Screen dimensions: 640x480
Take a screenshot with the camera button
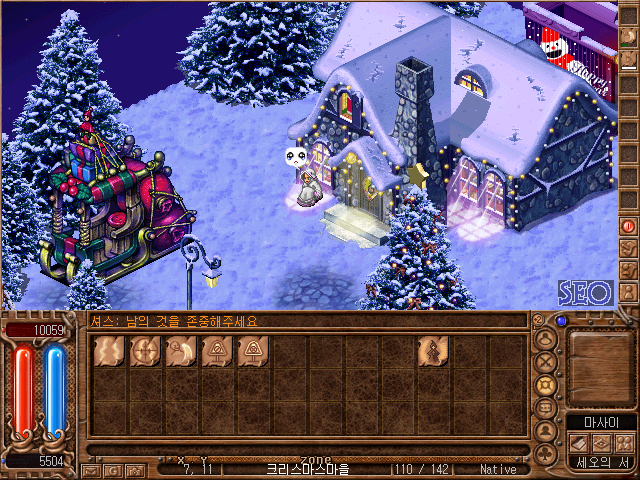[x=134, y=470]
